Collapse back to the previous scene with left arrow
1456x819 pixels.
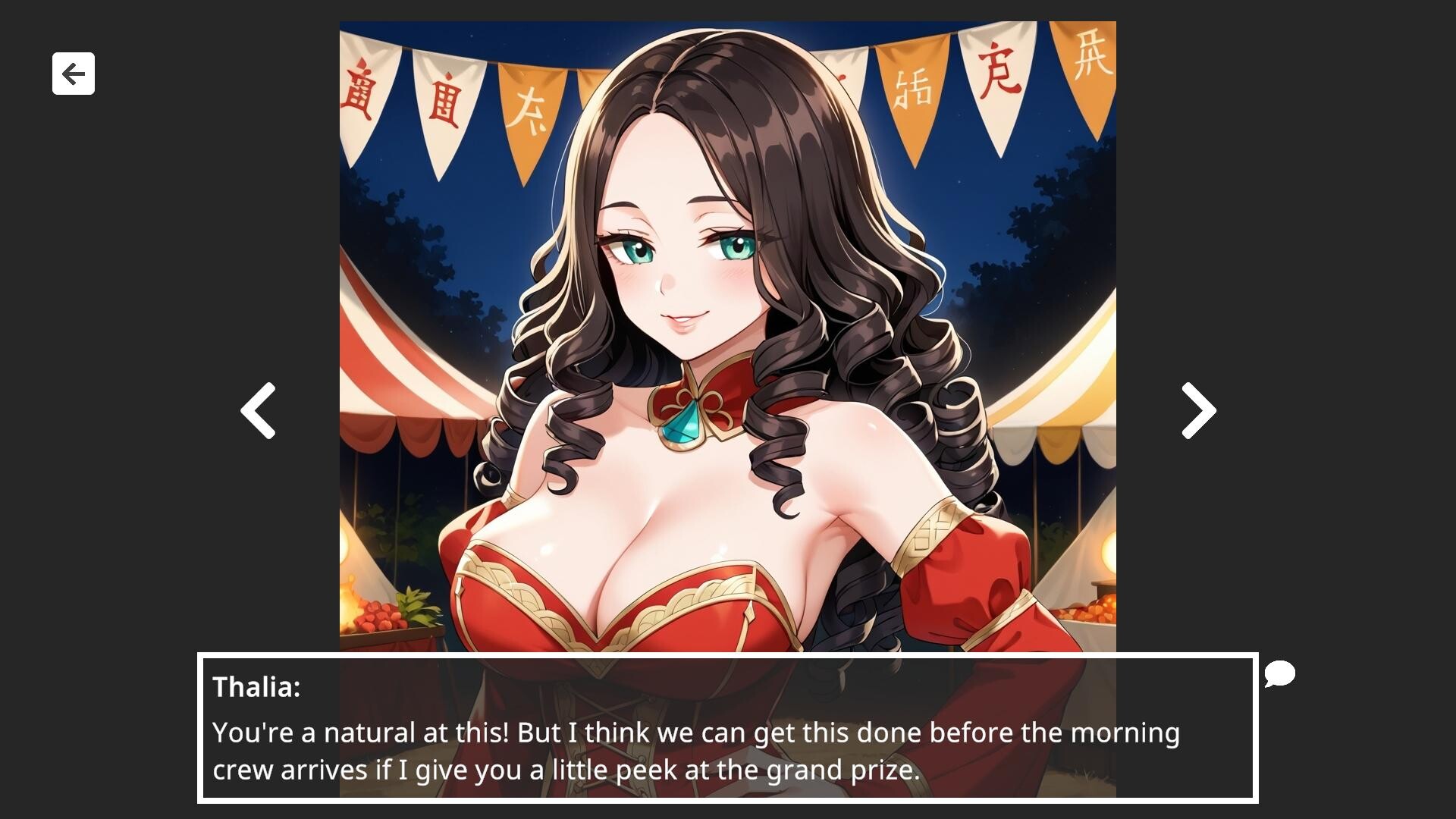257,410
